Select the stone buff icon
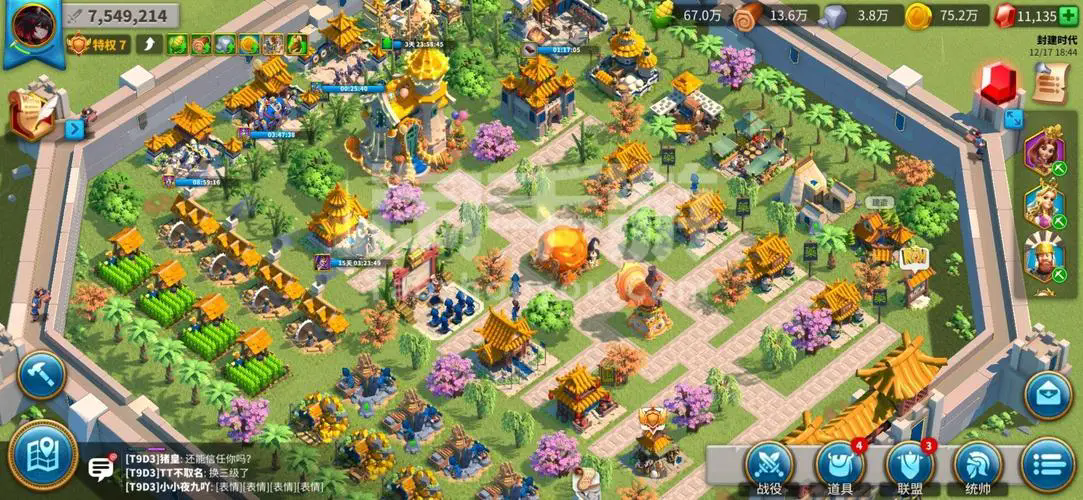This screenshot has height=500, width=1083. click(x=225, y=44)
